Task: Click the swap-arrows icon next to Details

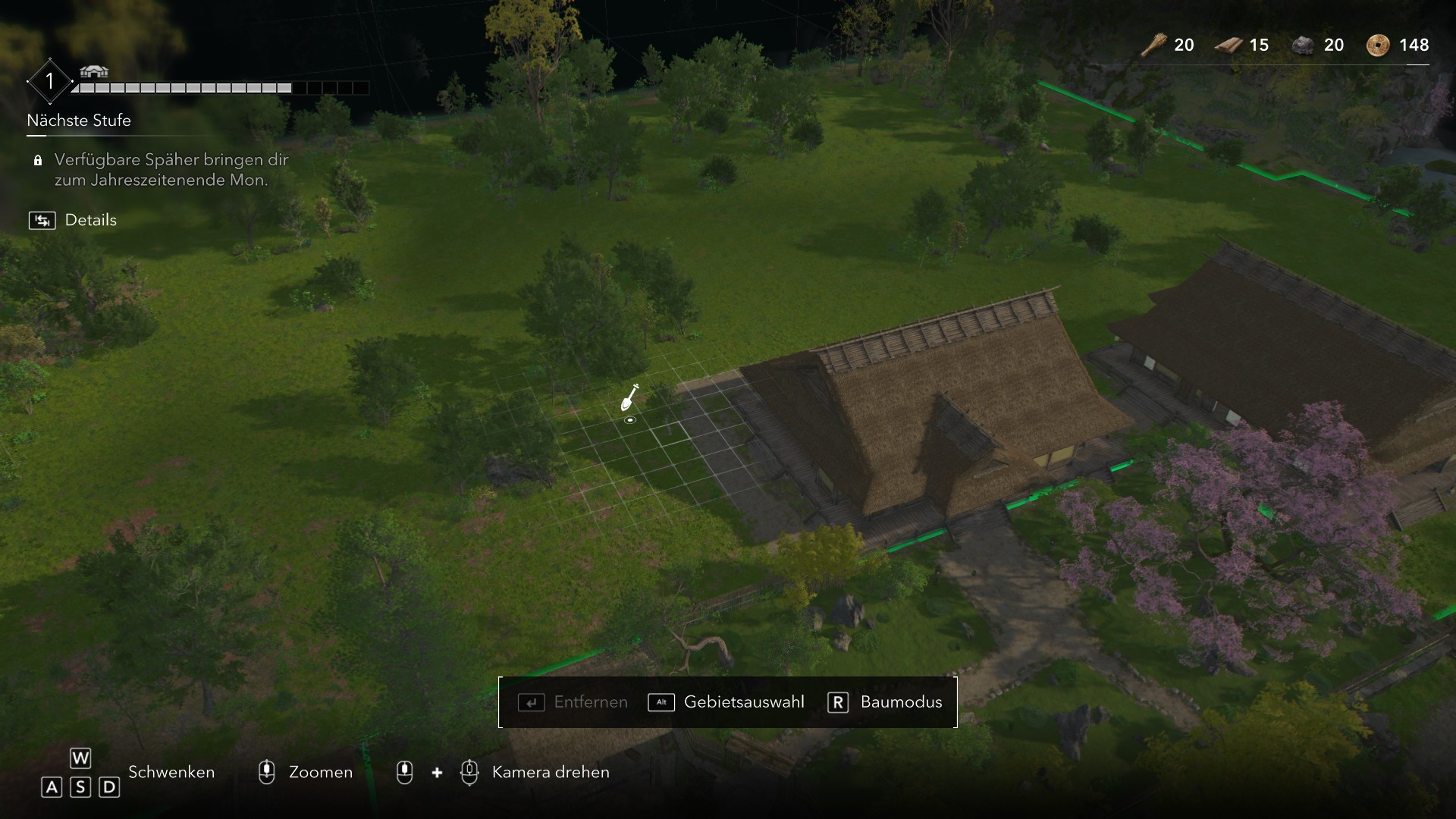Action: coord(42,220)
